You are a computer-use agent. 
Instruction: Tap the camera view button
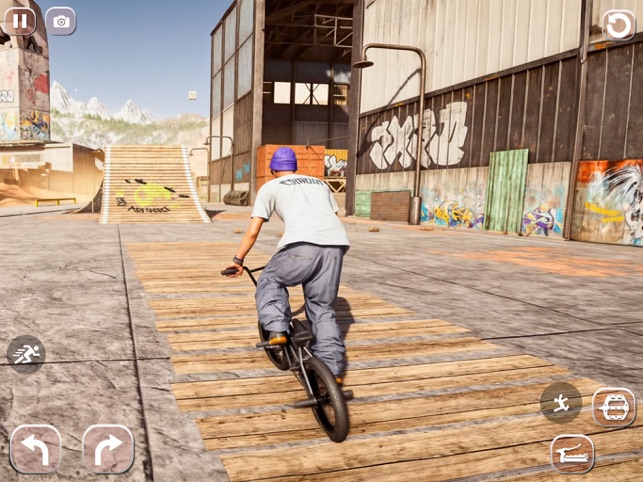[61, 21]
